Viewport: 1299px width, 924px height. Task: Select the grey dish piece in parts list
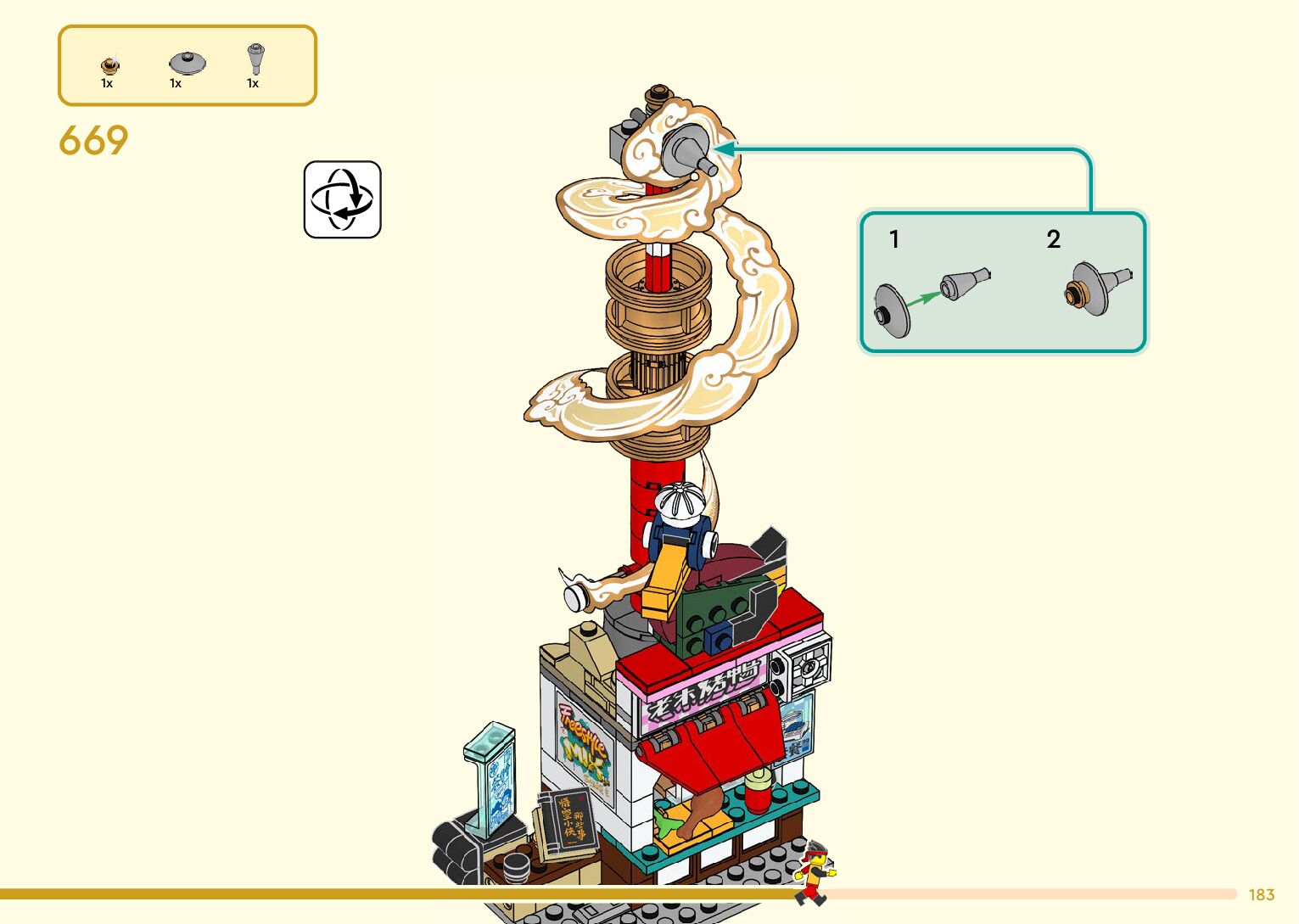coord(187,63)
